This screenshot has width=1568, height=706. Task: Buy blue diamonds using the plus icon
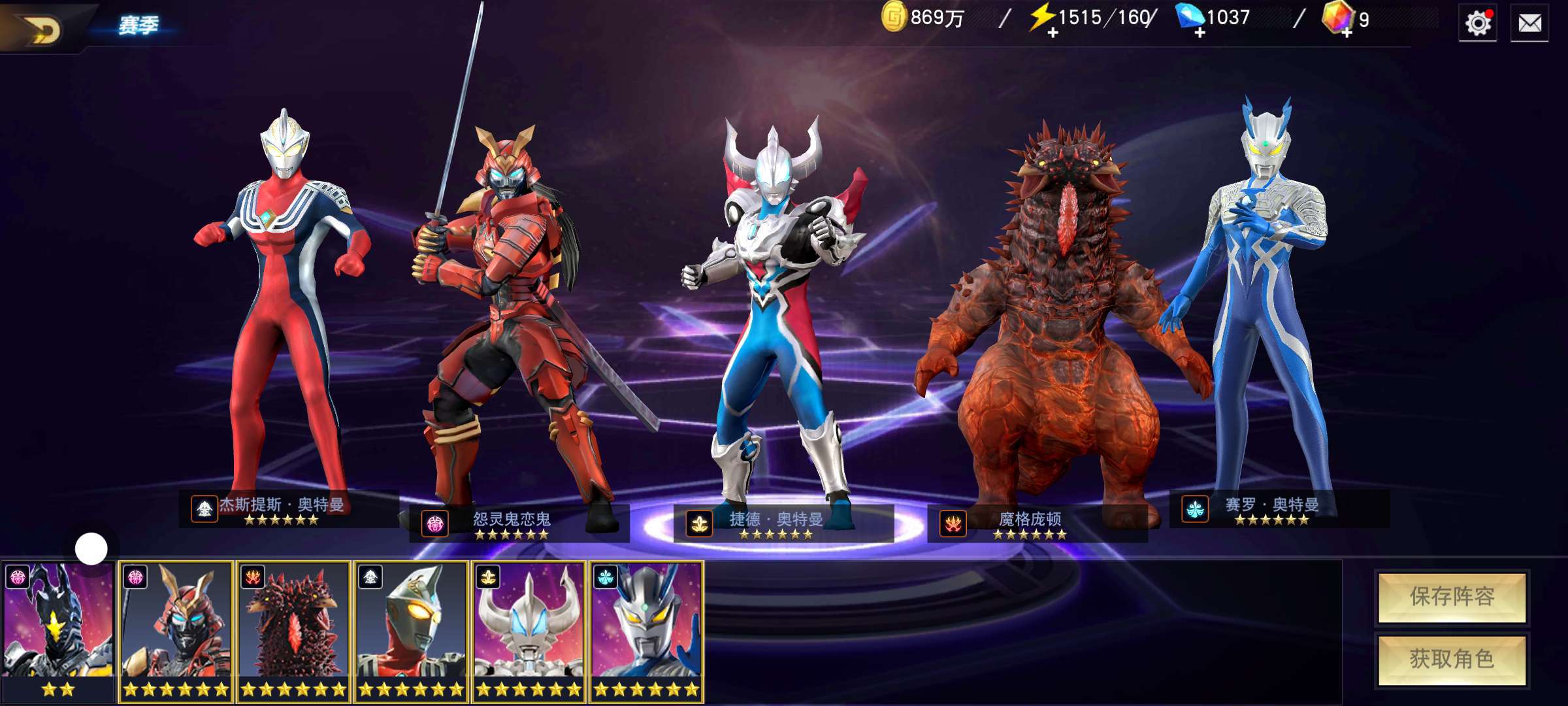(x=1199, y=33)
